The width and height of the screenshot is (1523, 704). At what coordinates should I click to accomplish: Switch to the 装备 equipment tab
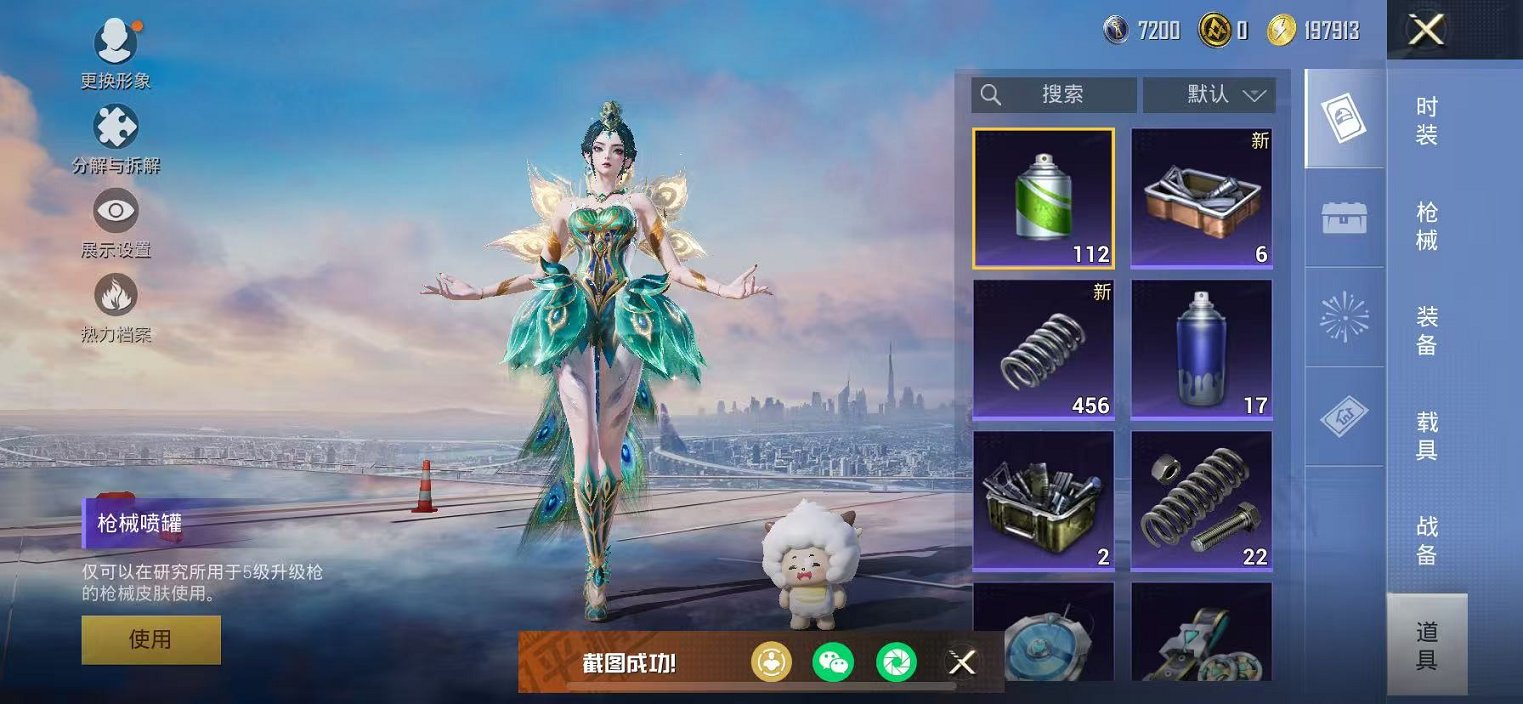point(1427,331)
